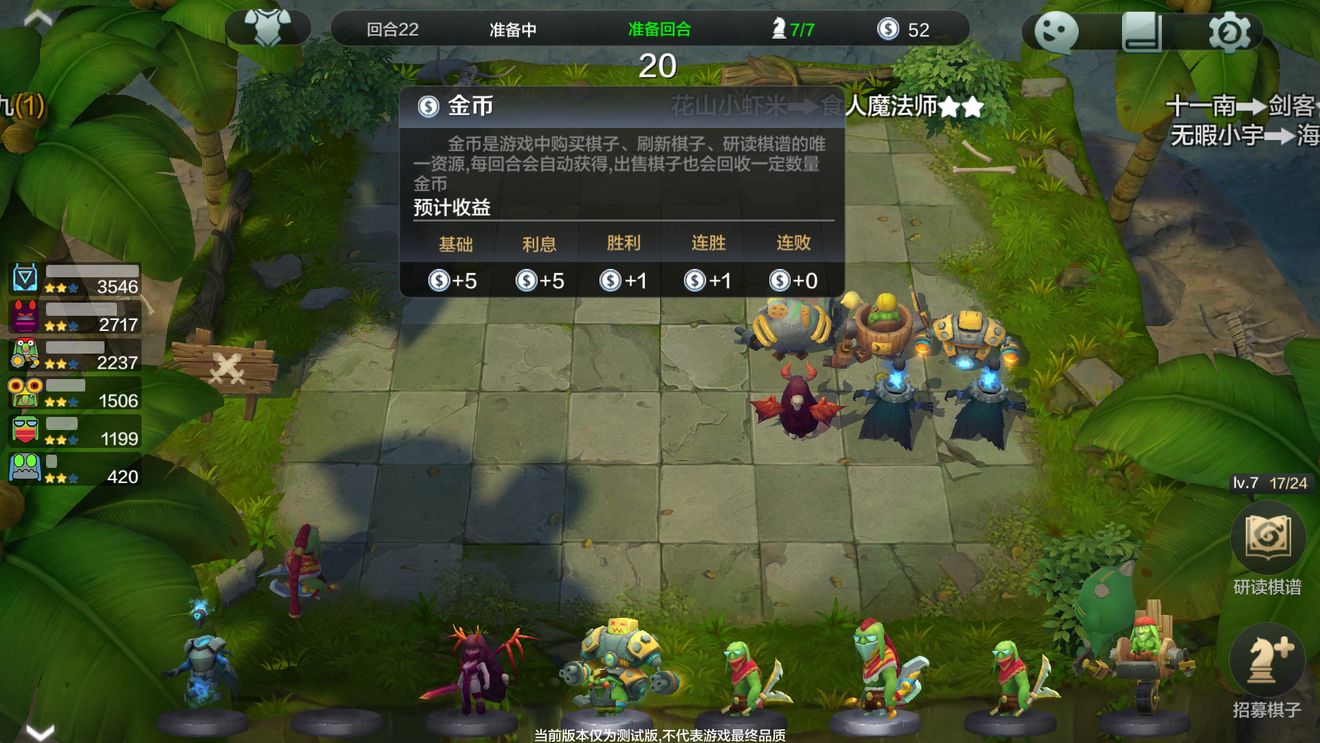This screenshot has width=1320, height=743.
Task: Open the emoji expressions smiley icon
Action: 1056,31
